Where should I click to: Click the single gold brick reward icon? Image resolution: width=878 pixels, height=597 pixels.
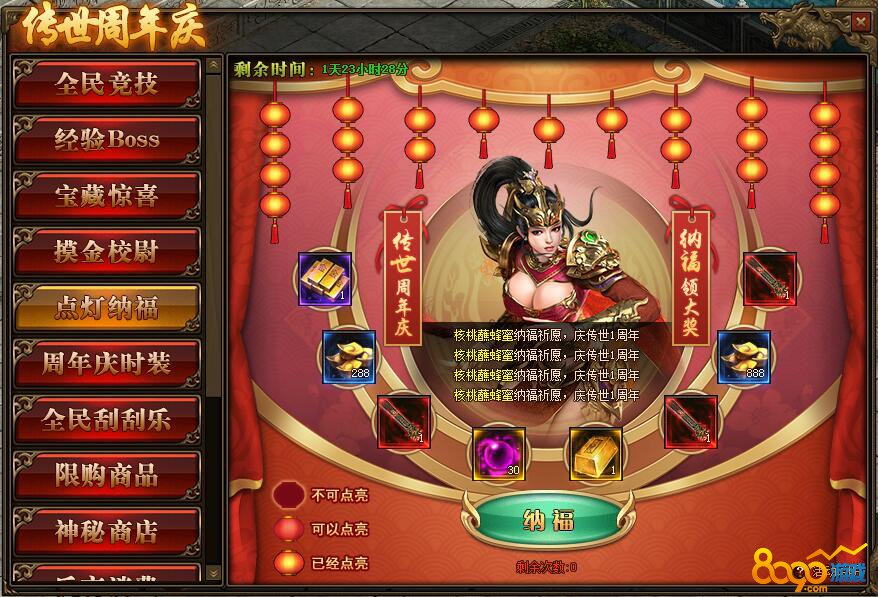[596, 453]
